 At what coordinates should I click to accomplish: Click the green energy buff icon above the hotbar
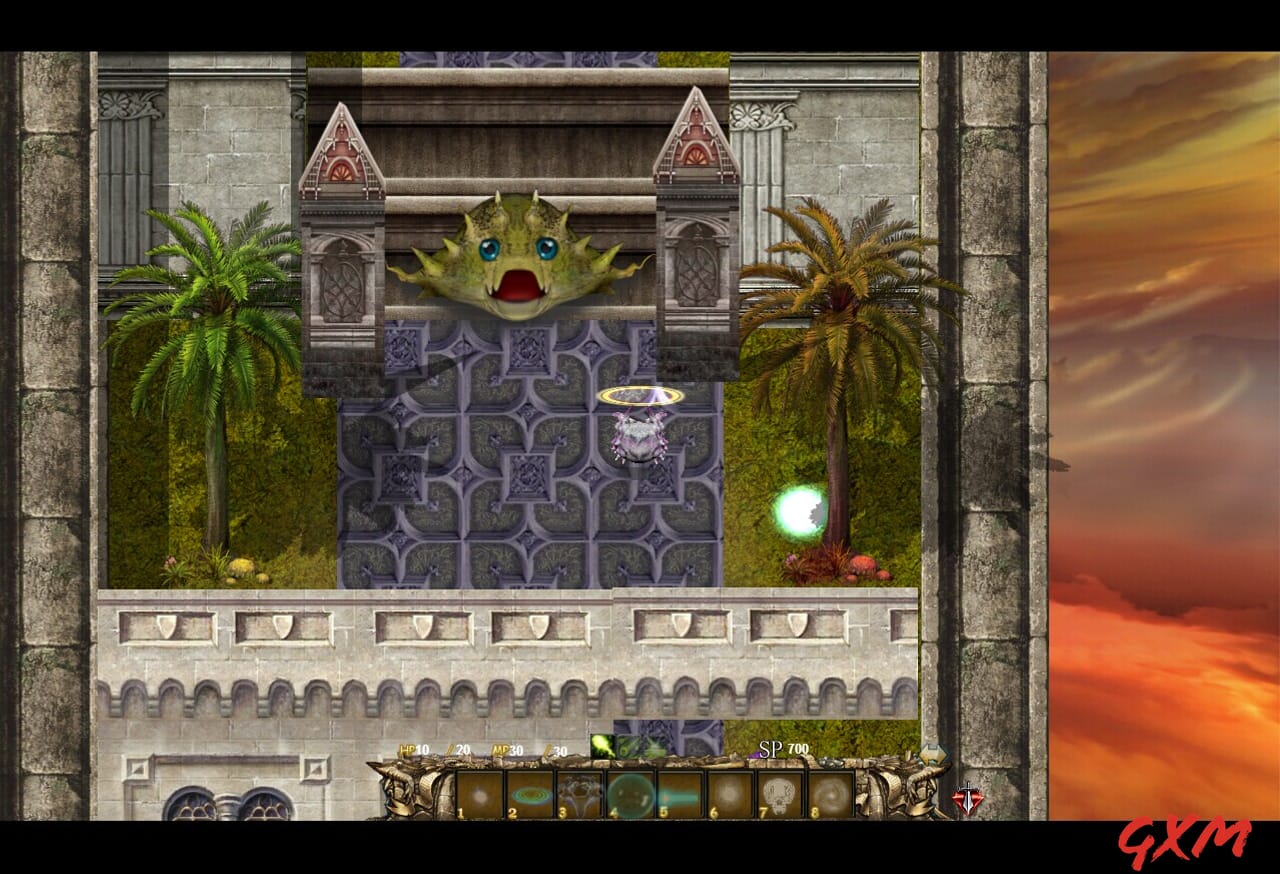pos(602,746)
